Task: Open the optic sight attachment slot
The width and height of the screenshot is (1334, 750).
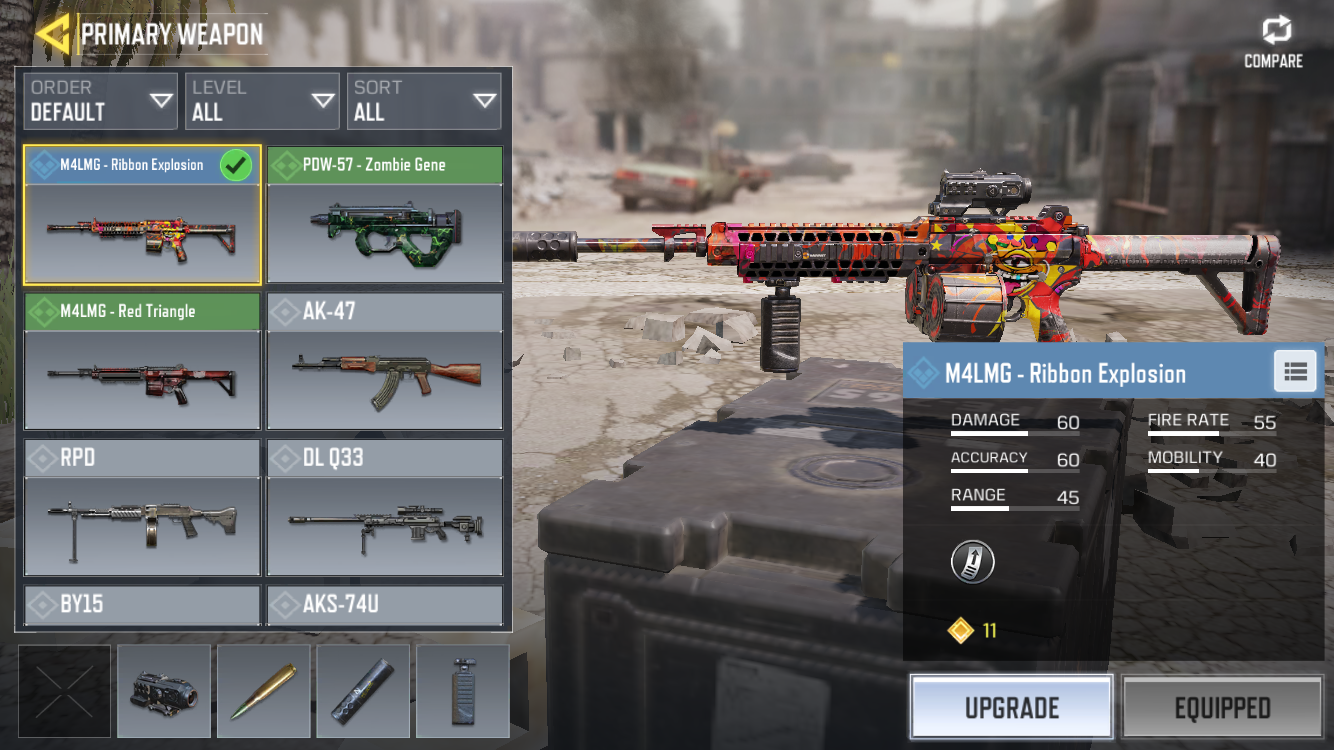Action: point(164,691)
